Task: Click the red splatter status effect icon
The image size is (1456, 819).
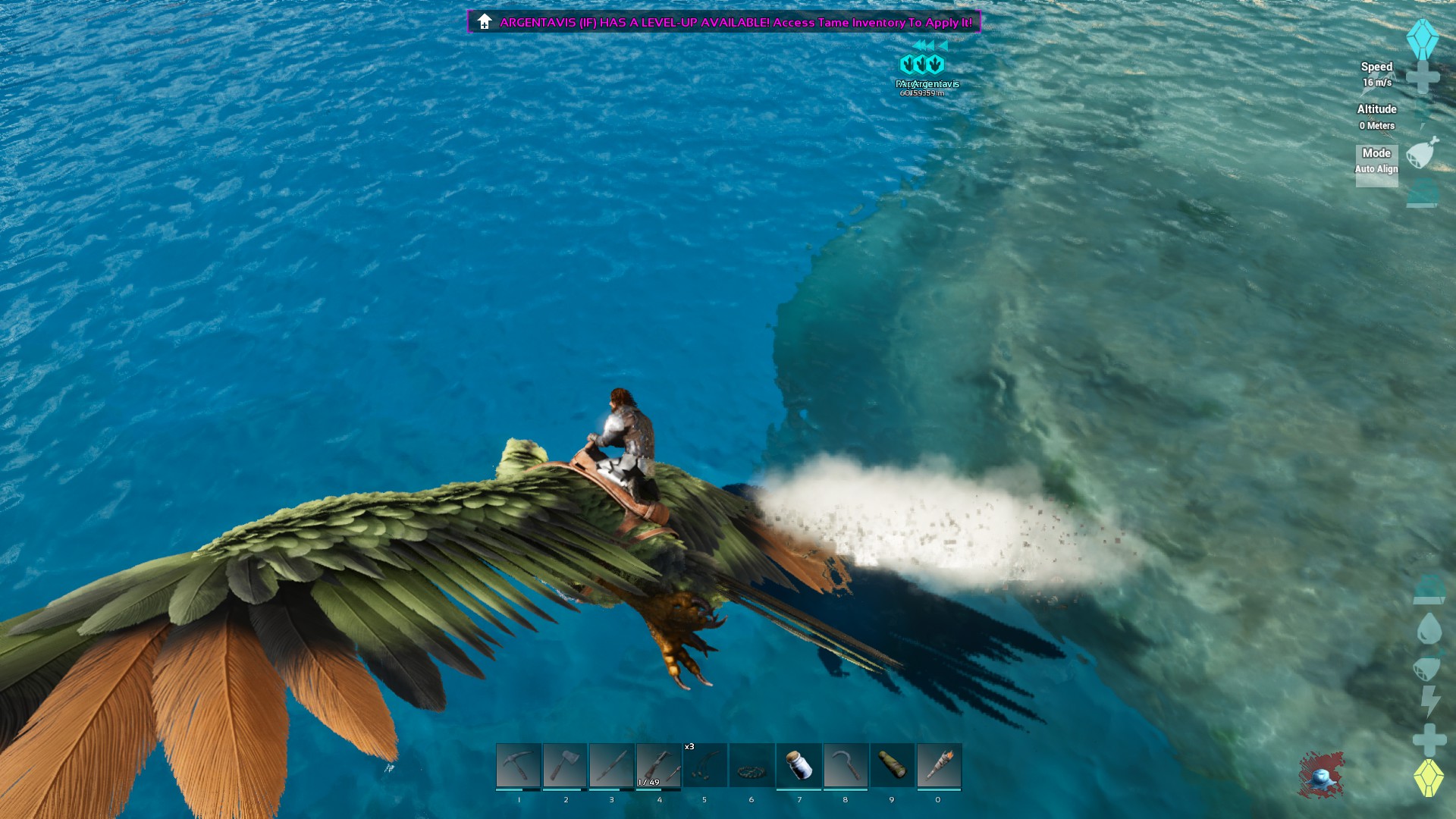Action: 1321,776
